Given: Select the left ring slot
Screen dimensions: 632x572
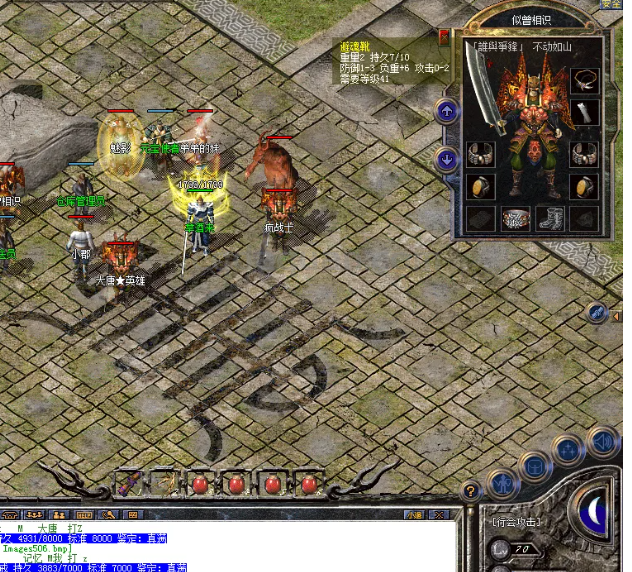Looking at the screenshot, I should [x=481, y=187].
